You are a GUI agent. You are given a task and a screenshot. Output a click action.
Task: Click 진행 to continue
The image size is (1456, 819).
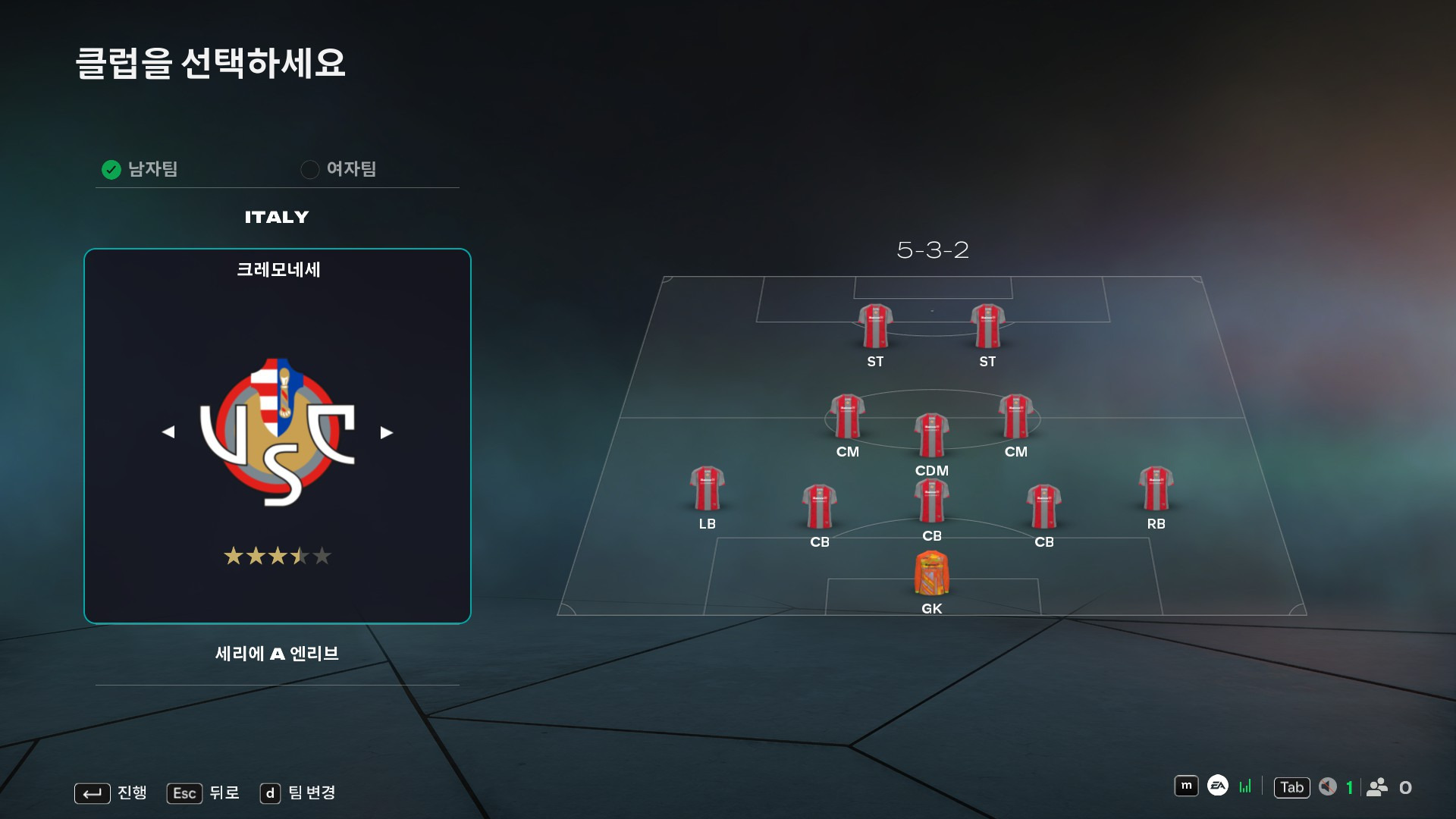point(111,793)
